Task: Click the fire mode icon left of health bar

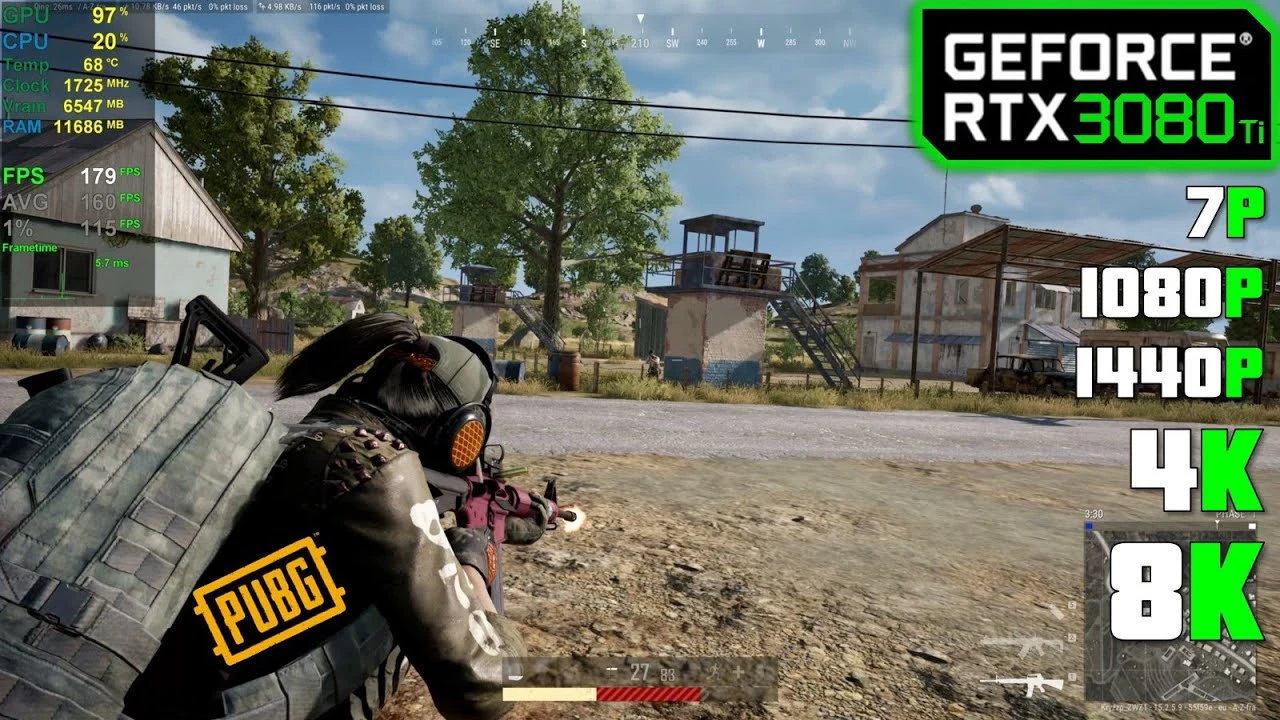Action: [611, 669]
